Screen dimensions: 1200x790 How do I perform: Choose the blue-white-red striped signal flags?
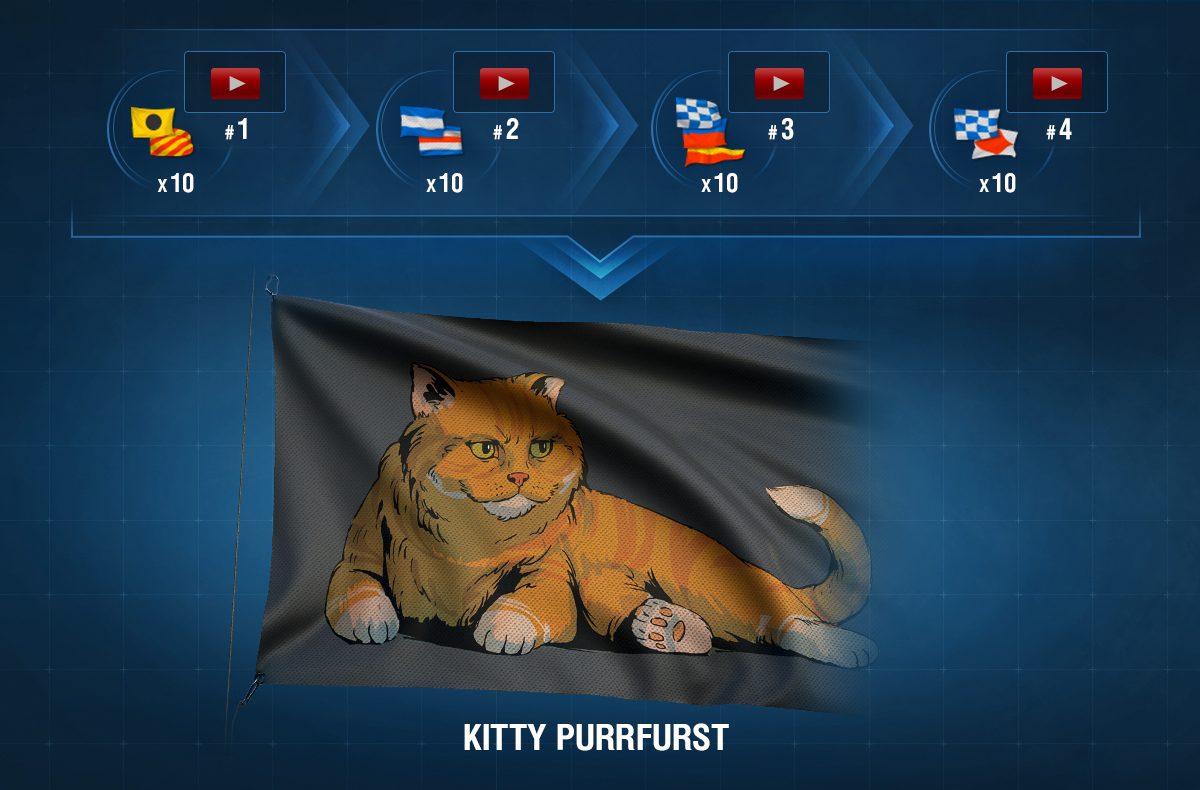[x=431, y=131]
